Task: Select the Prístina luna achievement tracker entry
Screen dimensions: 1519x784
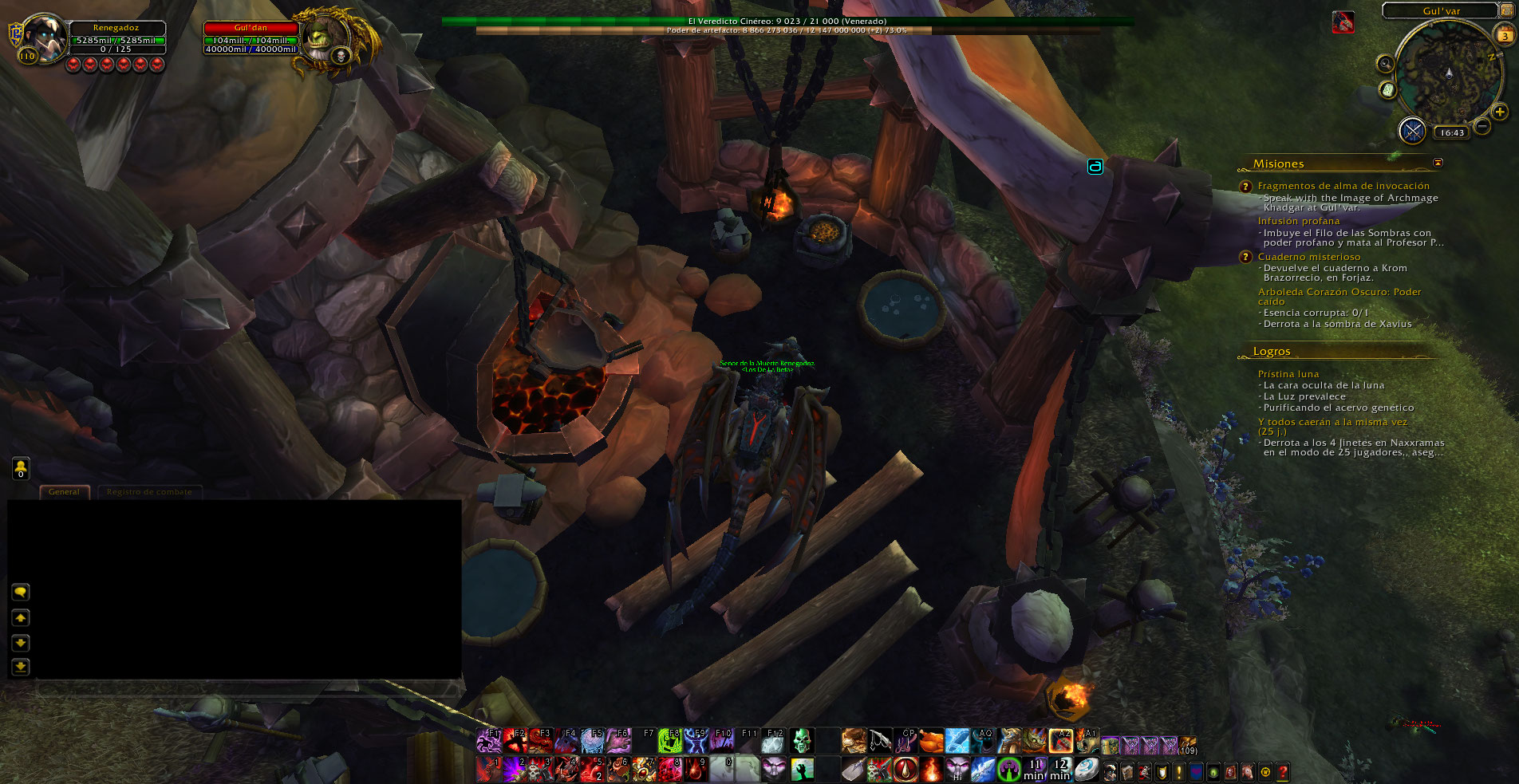Action: tap(1288, 374)
